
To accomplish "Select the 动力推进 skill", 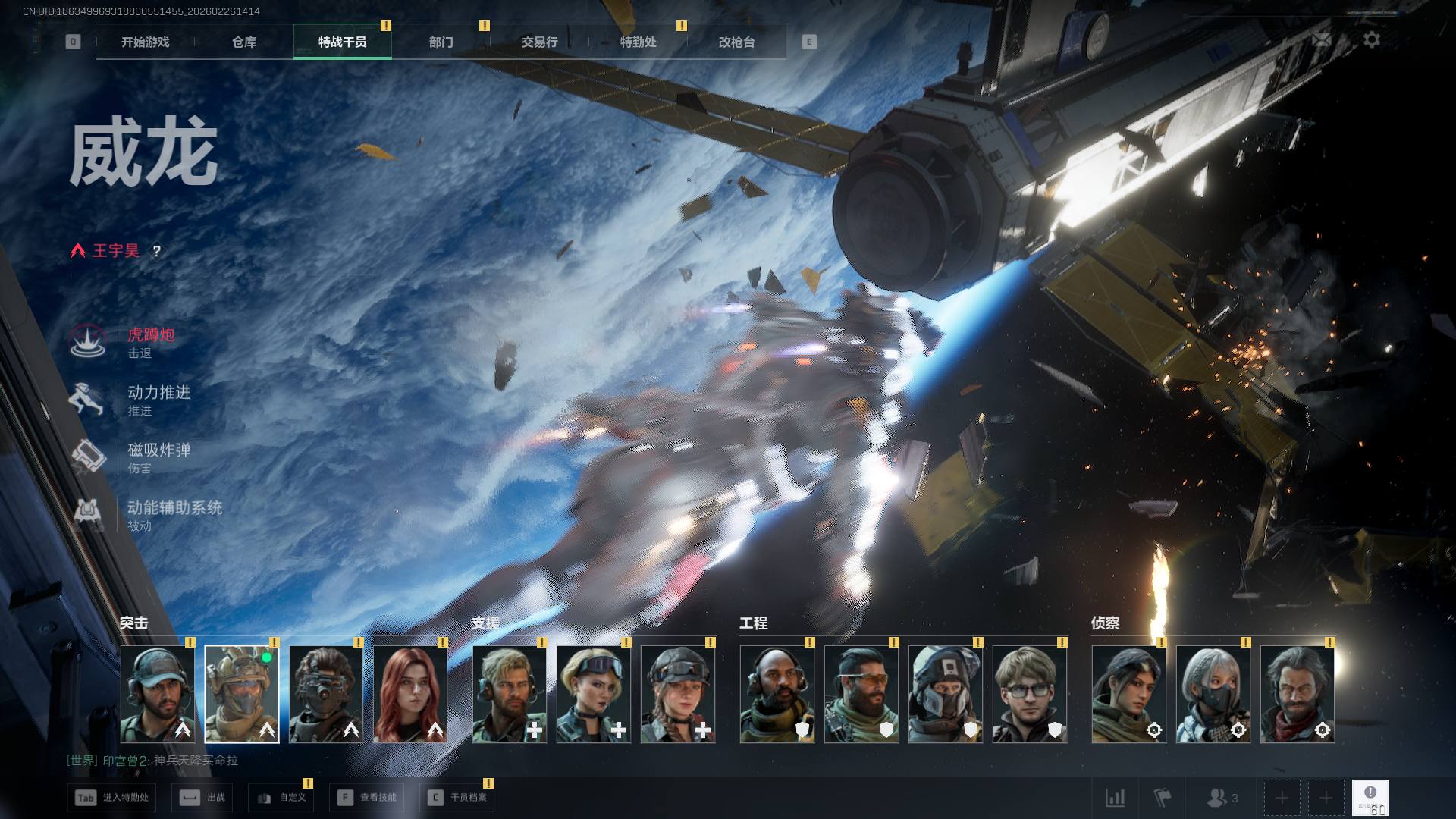I will click(x=158, y=393).
